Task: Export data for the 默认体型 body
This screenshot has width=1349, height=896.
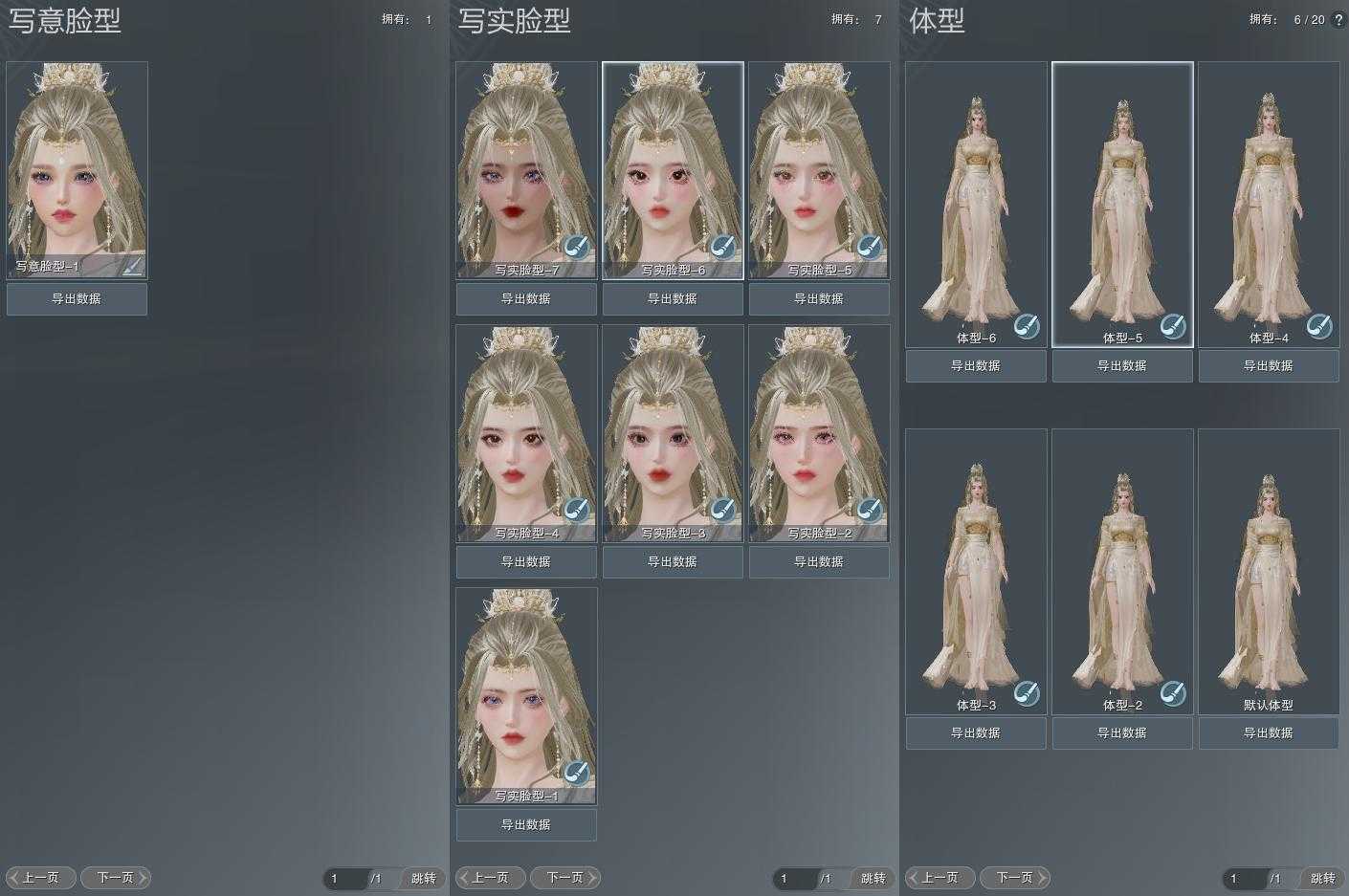Action: pos(1269,732)
